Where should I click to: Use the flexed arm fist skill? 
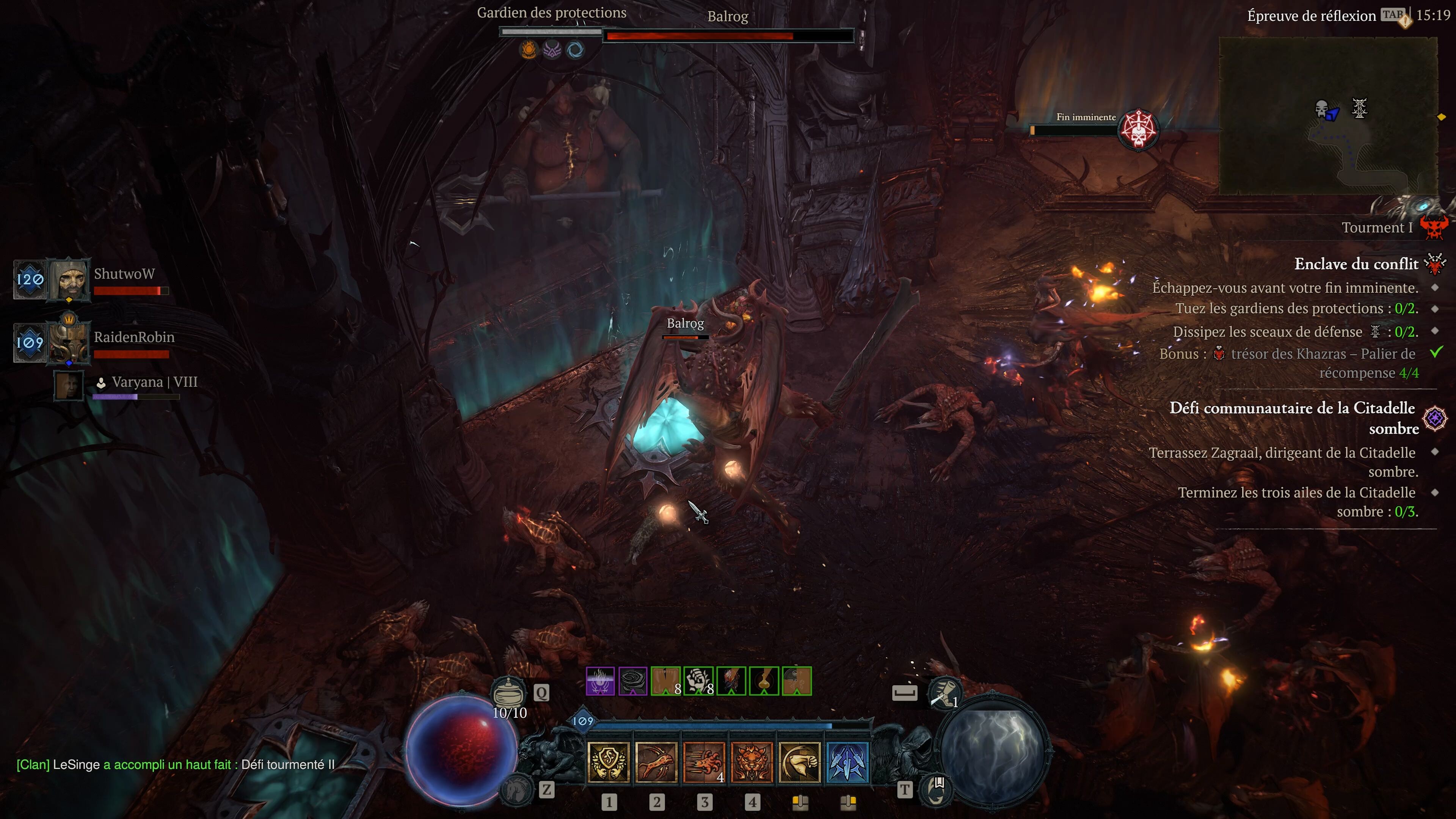click(x=799, y=762)
